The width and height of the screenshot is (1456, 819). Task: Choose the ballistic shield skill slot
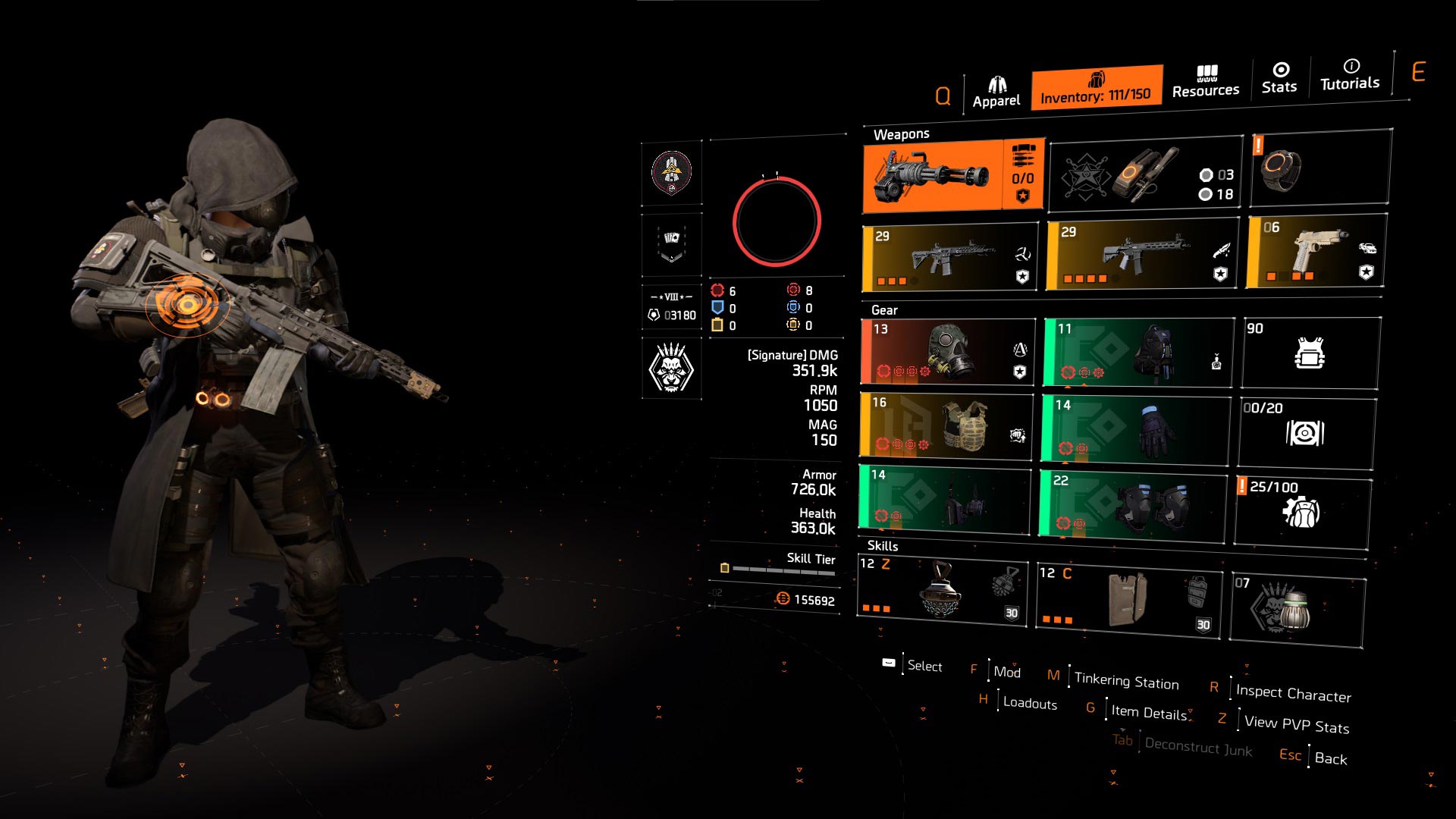(x=1129, y=600)
